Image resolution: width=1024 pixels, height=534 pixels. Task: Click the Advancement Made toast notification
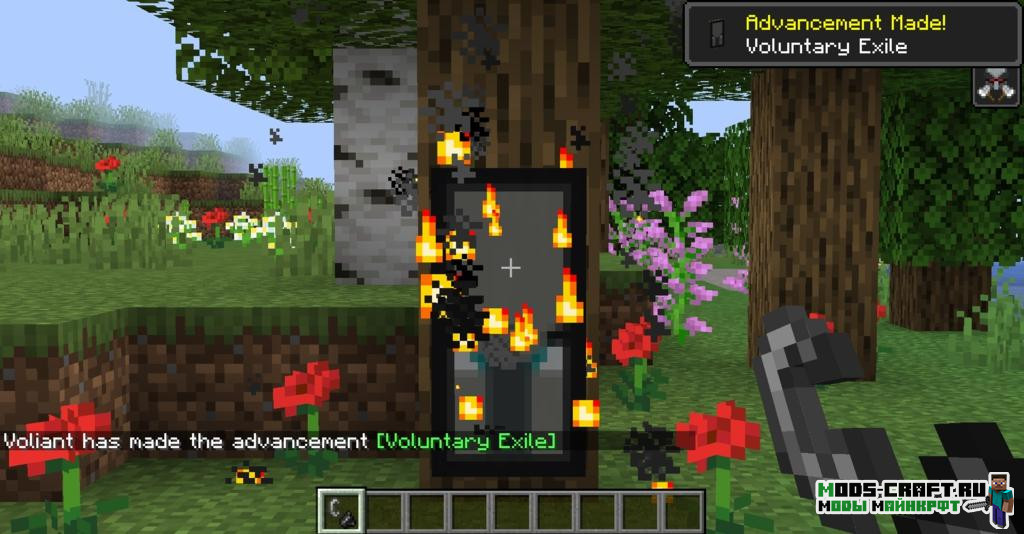click(x=853, y=34)
